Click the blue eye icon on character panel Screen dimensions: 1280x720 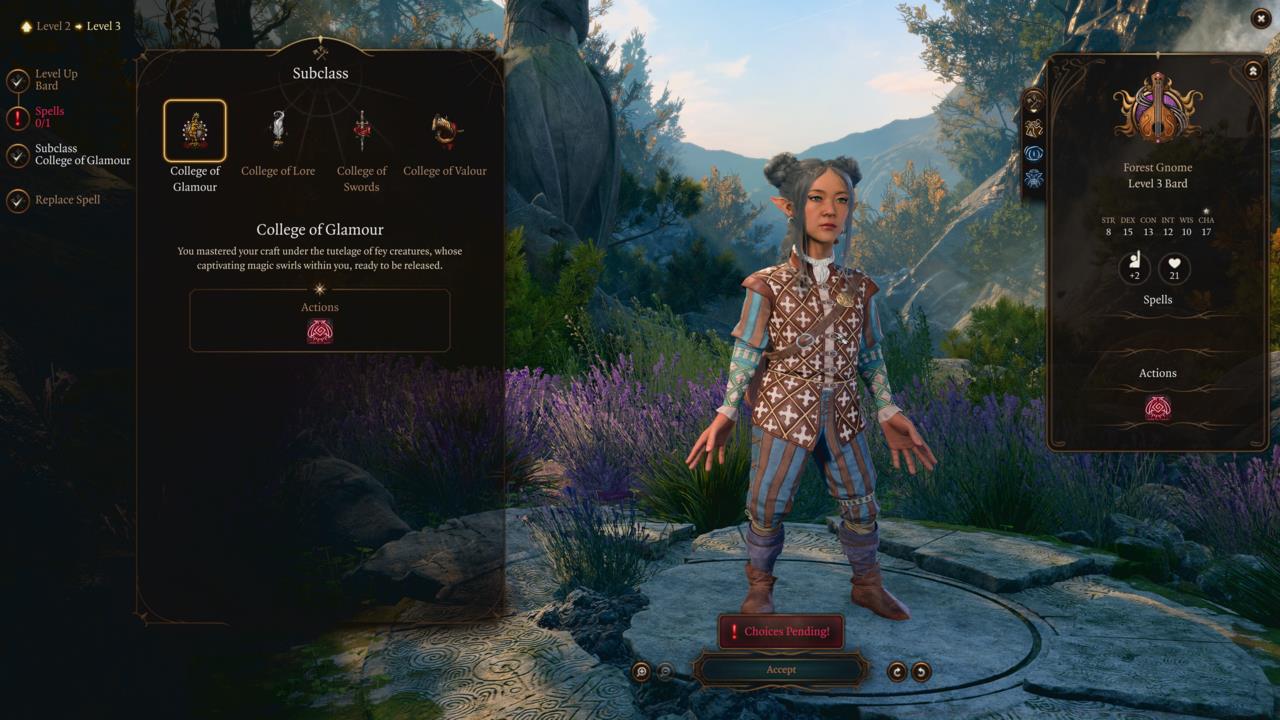[x=1034, y=153]
